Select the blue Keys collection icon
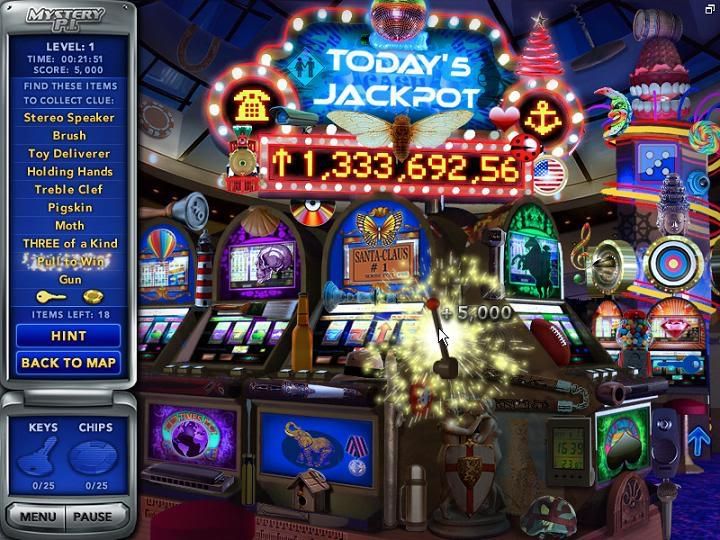720x540 pixels. 43,460
